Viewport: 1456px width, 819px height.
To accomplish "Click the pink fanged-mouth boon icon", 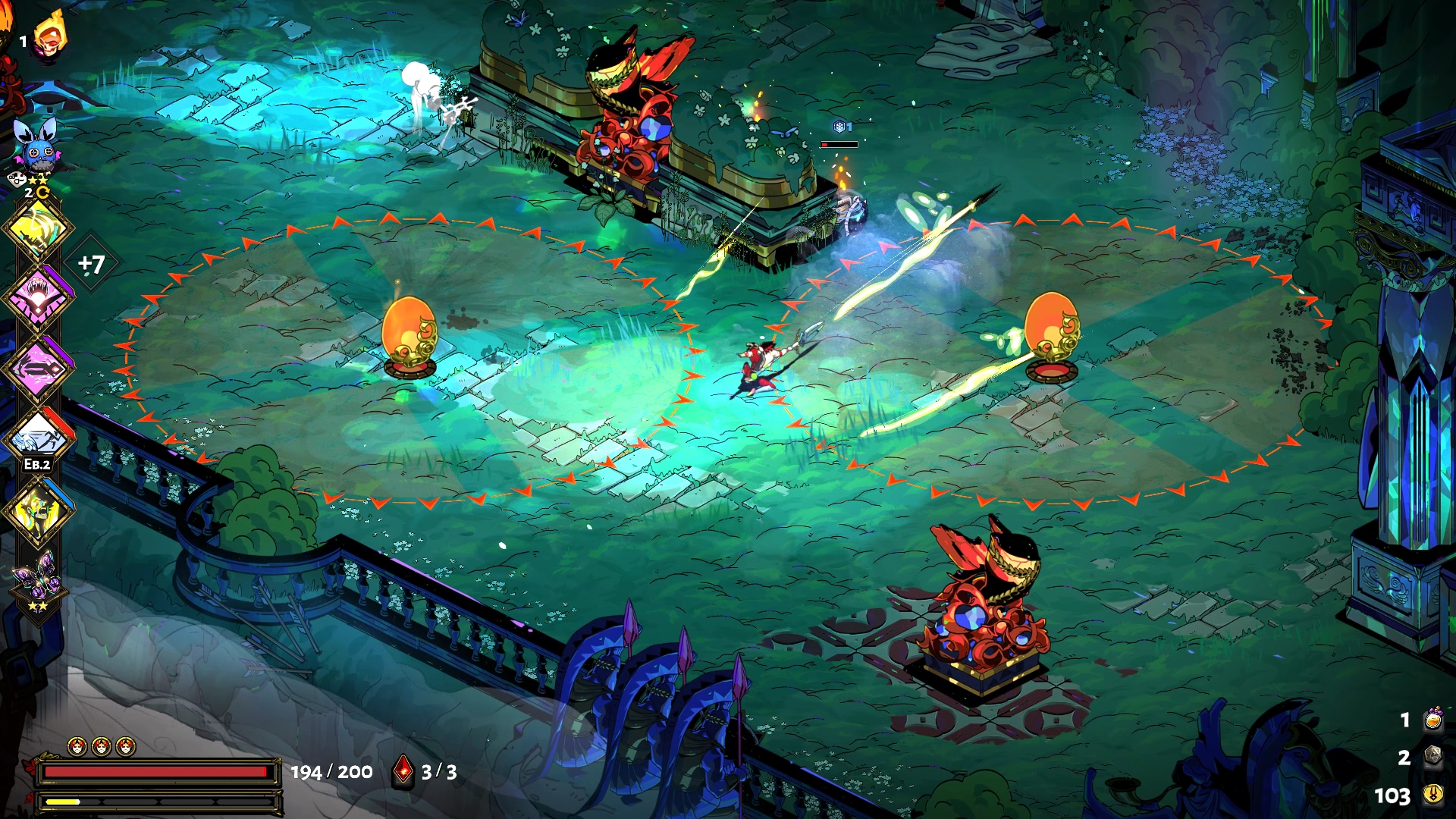I will [x=38, y=297].
